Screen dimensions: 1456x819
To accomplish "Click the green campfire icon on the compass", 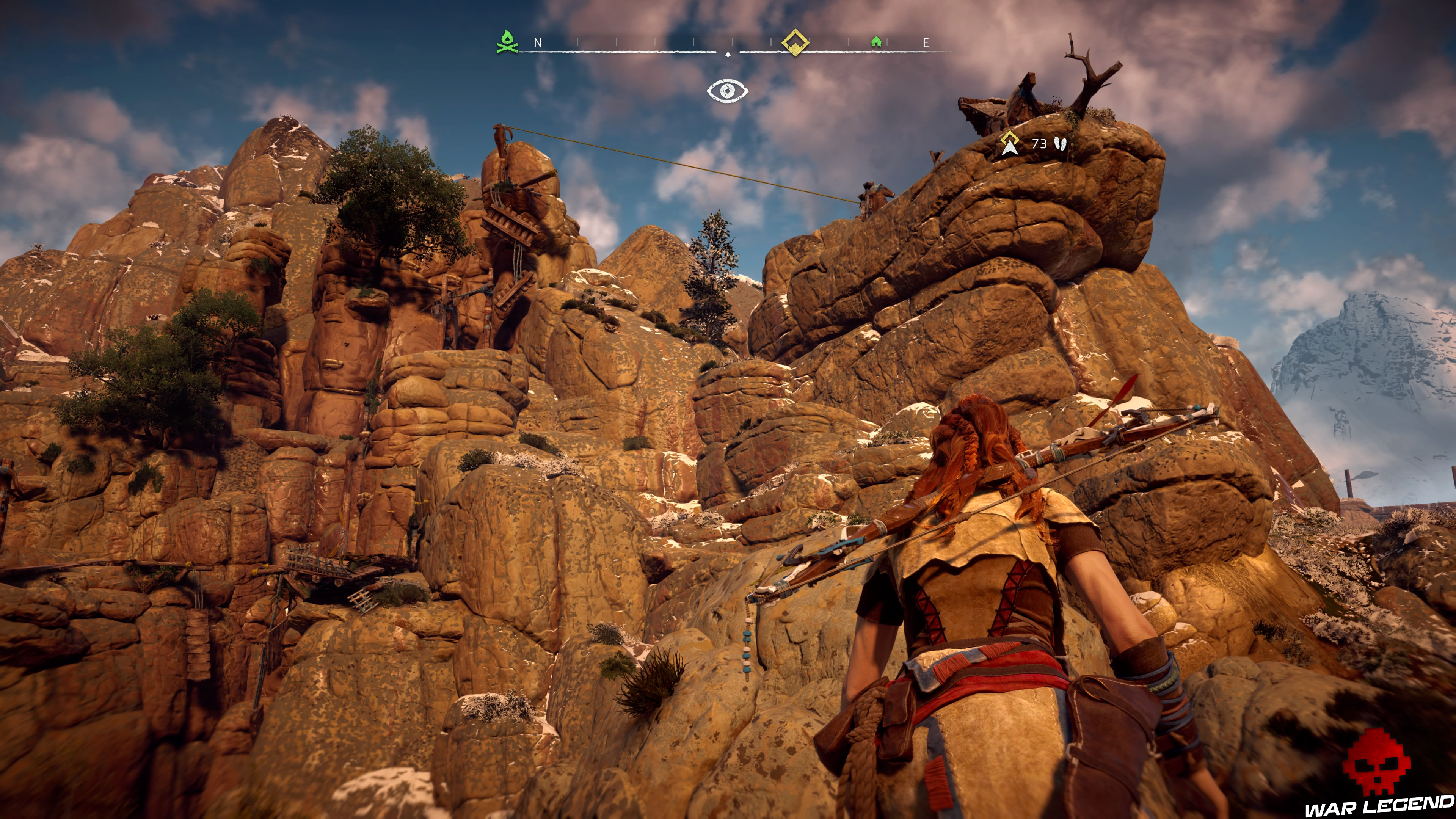I will click(507, 42).
